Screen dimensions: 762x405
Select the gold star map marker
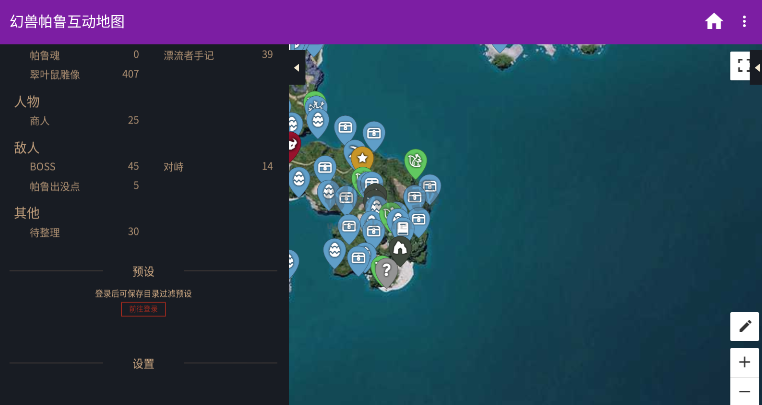[362, 158]
